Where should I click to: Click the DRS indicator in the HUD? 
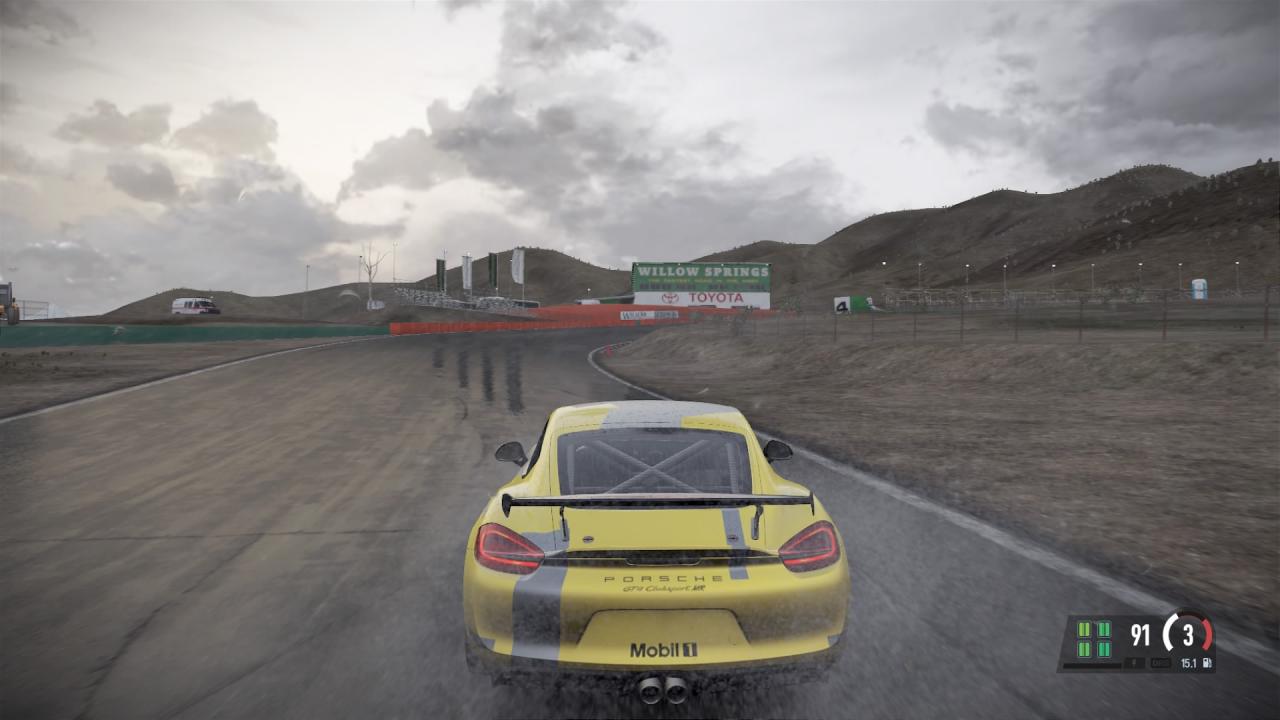point(1160,662)
